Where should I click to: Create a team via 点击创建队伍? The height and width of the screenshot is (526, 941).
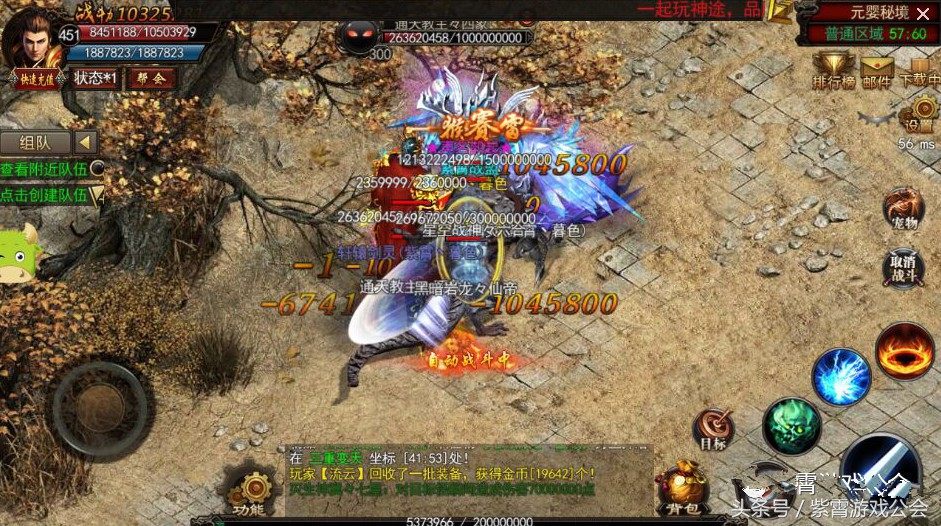point(50,196)
